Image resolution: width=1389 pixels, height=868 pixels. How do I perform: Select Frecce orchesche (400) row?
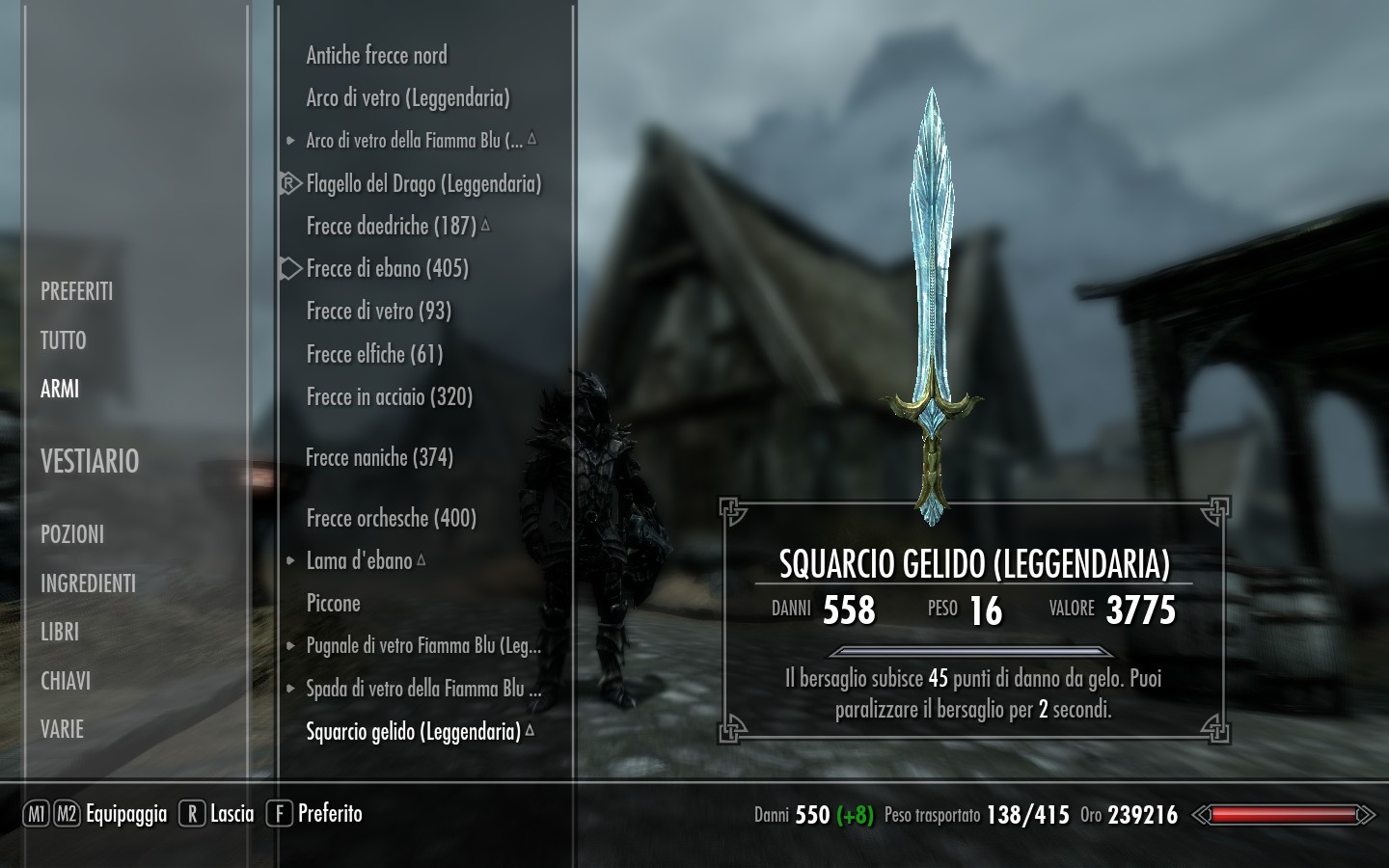(391, 518)
